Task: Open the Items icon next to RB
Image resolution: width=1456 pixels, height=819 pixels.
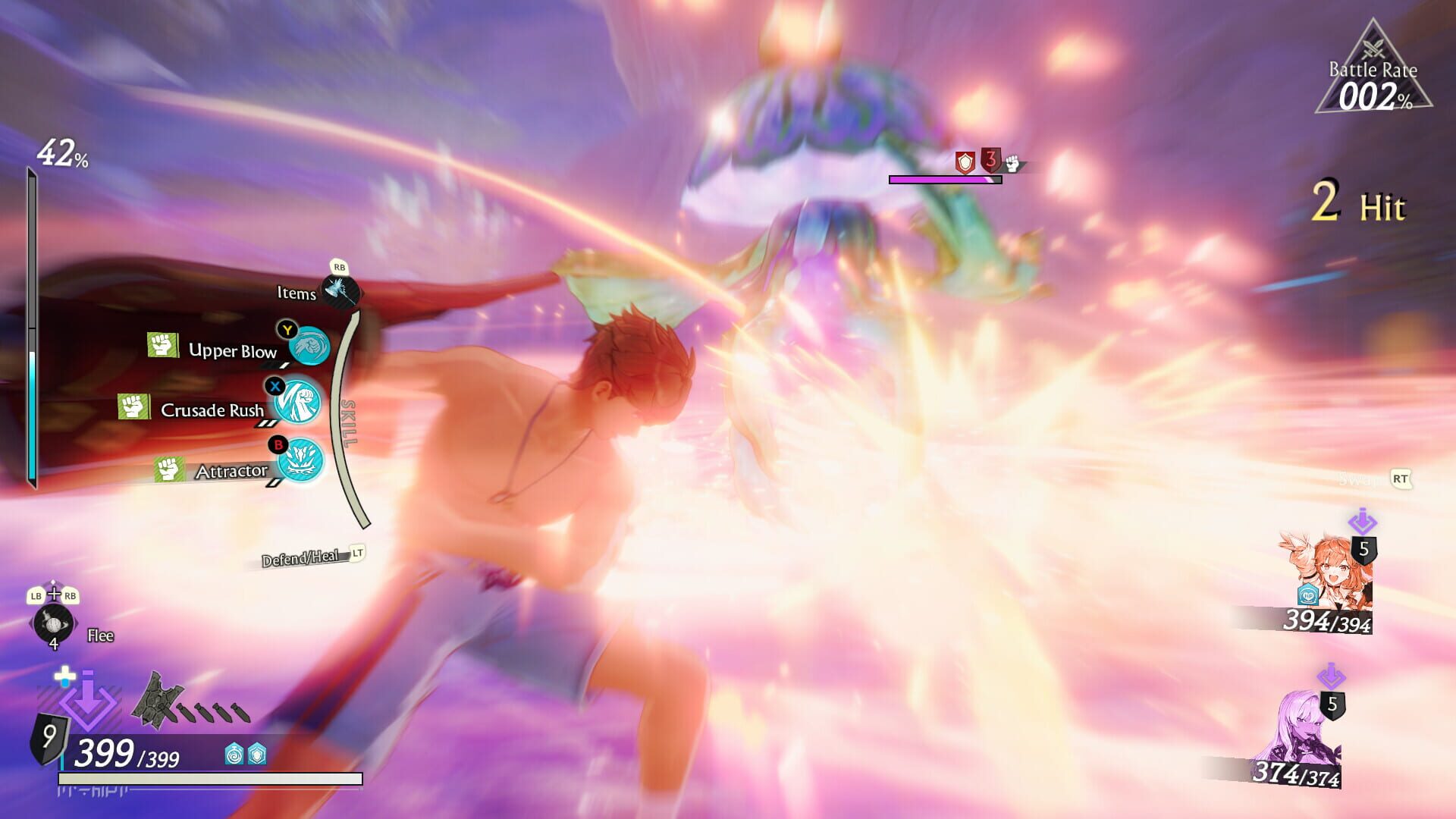Action: (x=340, y=293)
